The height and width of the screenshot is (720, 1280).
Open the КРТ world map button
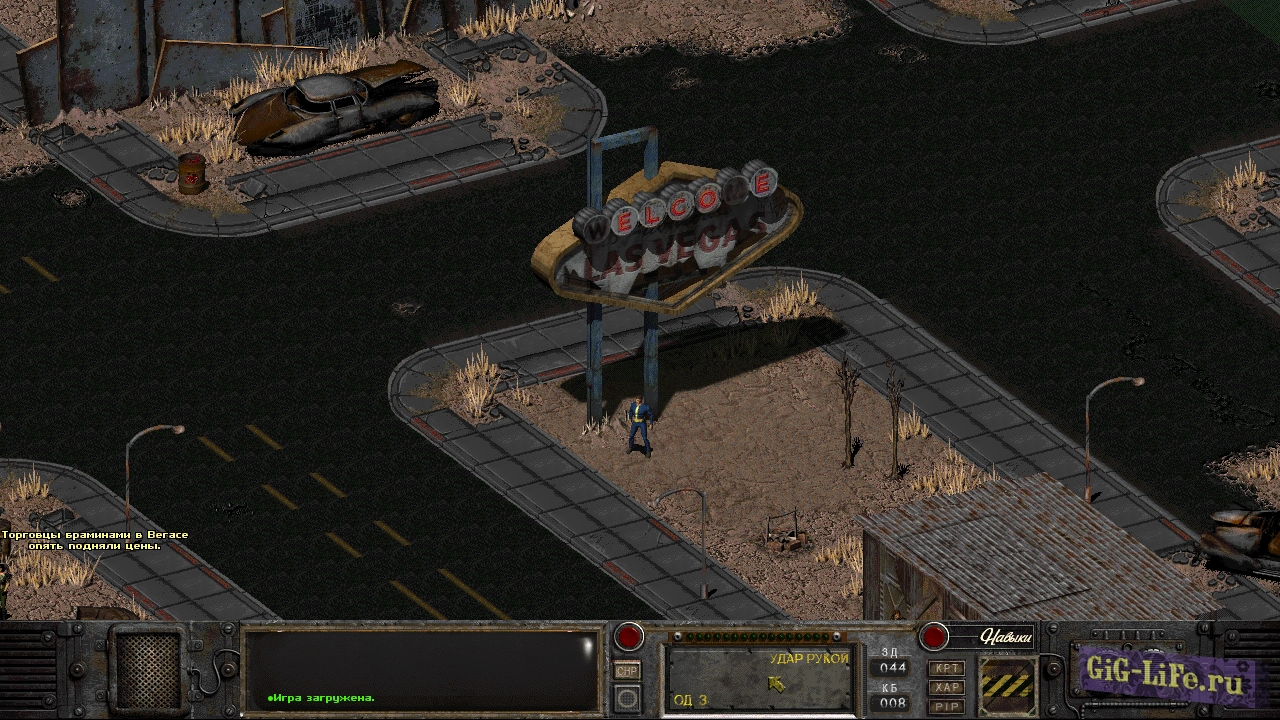coord(946,668)
